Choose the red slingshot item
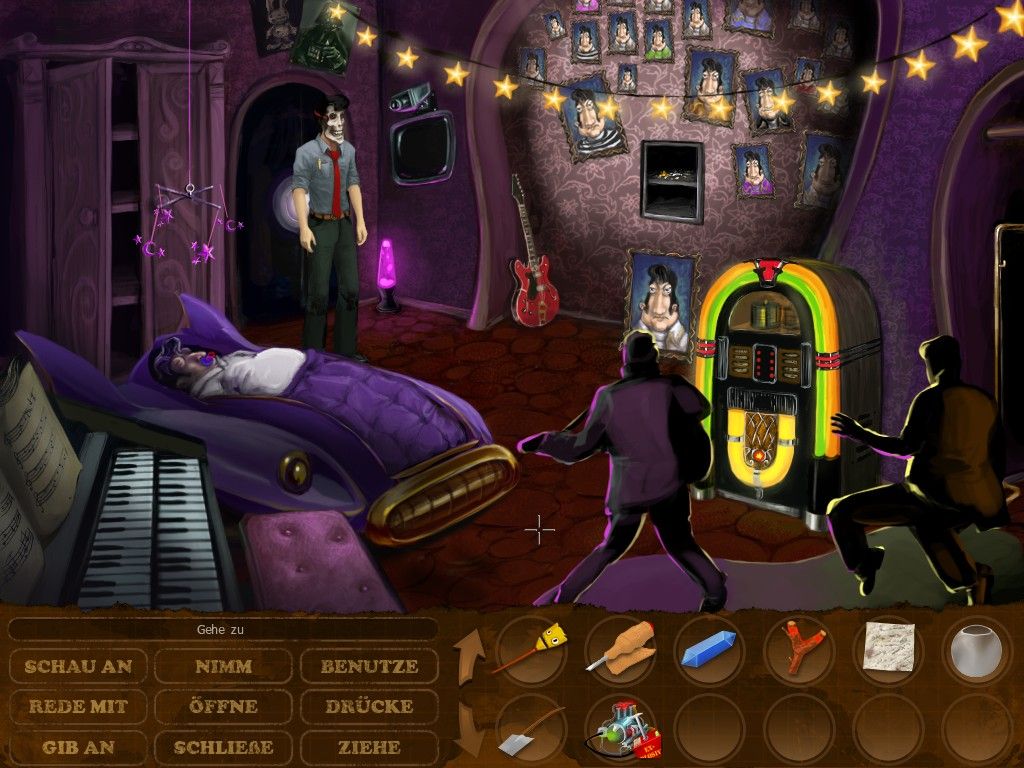 point(798,650)
